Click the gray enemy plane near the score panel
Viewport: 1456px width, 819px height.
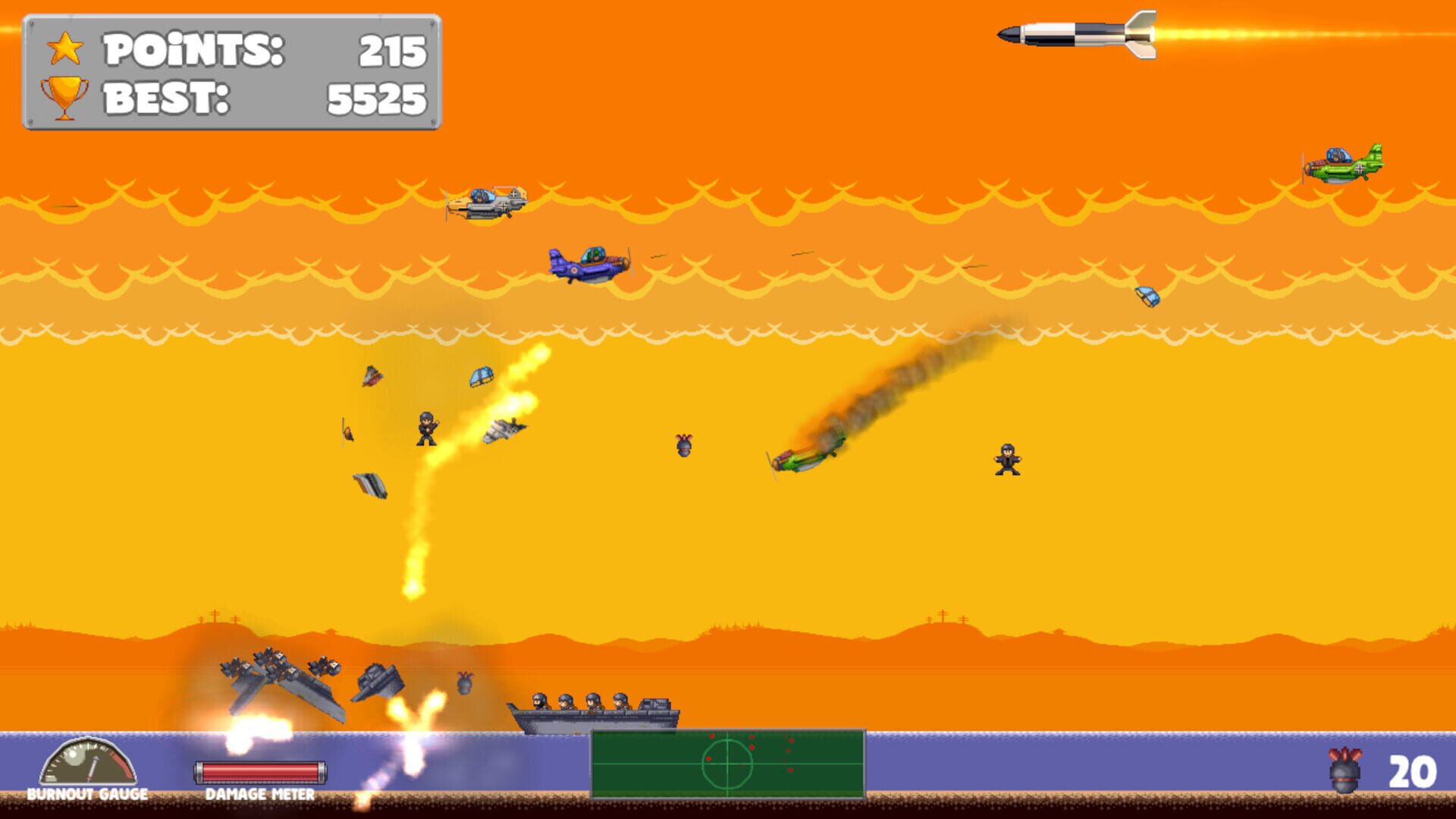(489, 204)
